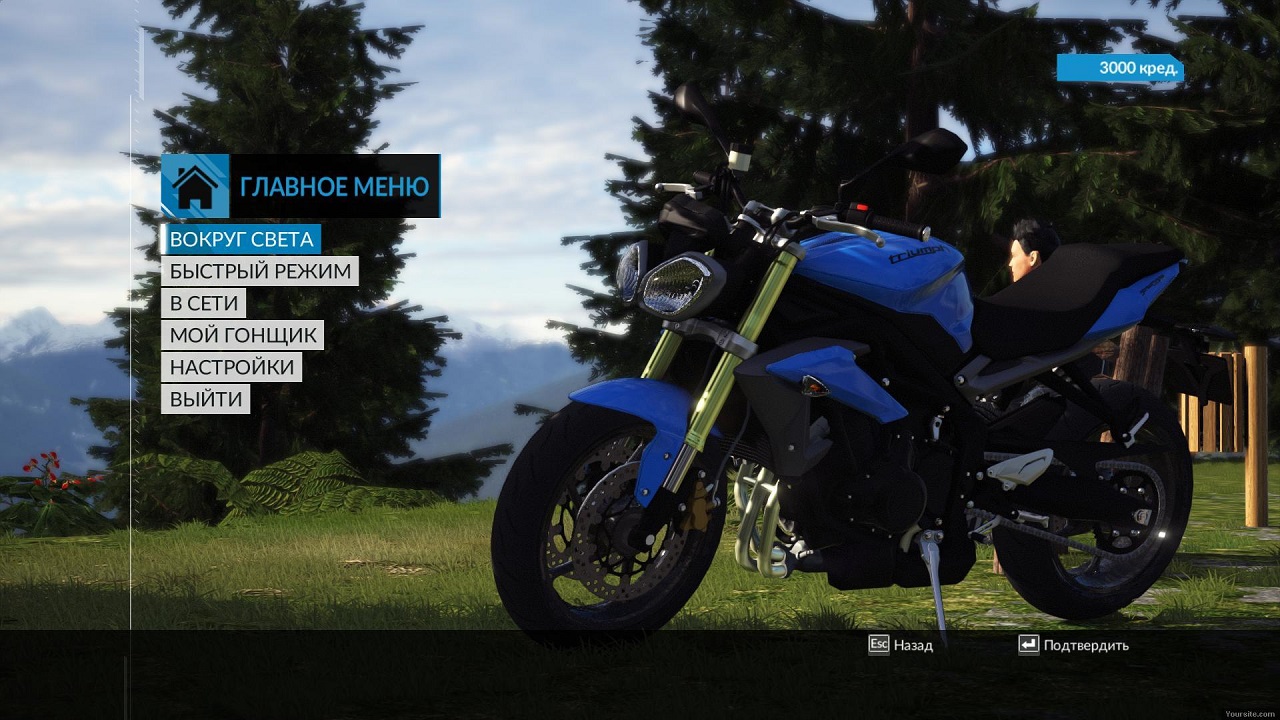The image size is (1280, 720).
Task: Open БЫСТРЫЙ РЕЖИМ quick mode
Action: coord(260,271)
